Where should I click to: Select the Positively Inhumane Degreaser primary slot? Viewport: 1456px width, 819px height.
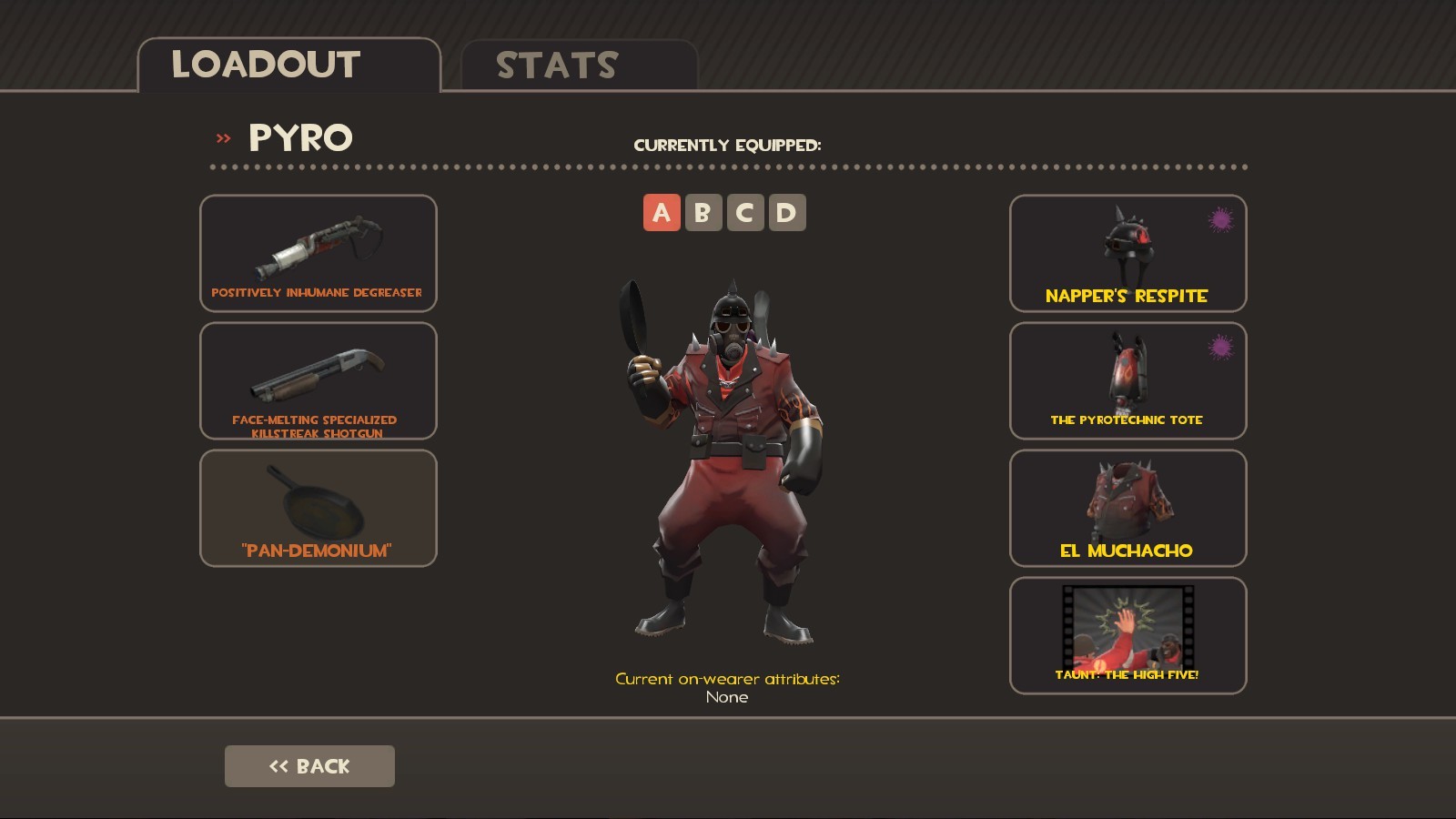[x=318, y=253]
